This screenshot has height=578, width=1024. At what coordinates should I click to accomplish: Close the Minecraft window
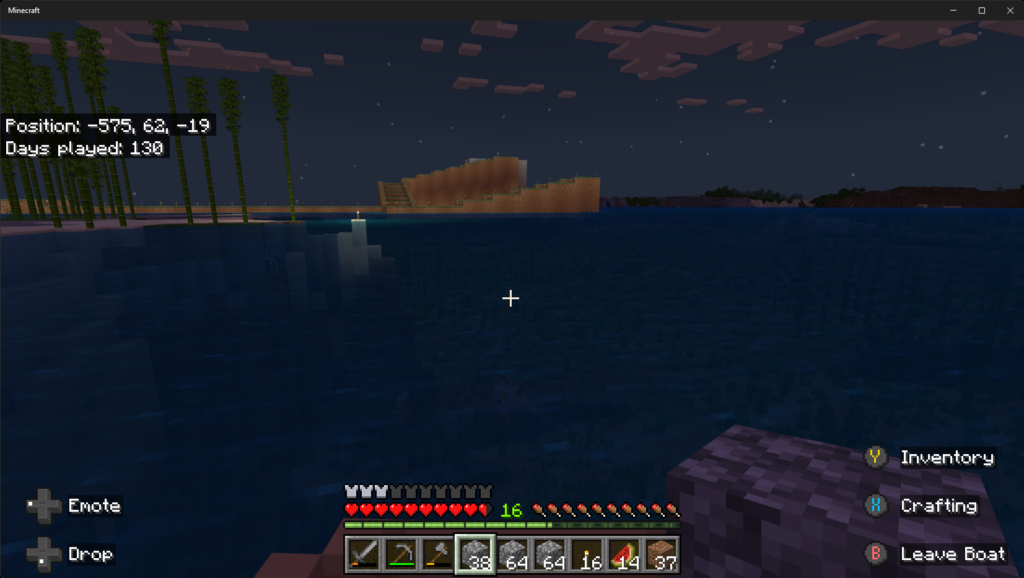[1007, 10]
